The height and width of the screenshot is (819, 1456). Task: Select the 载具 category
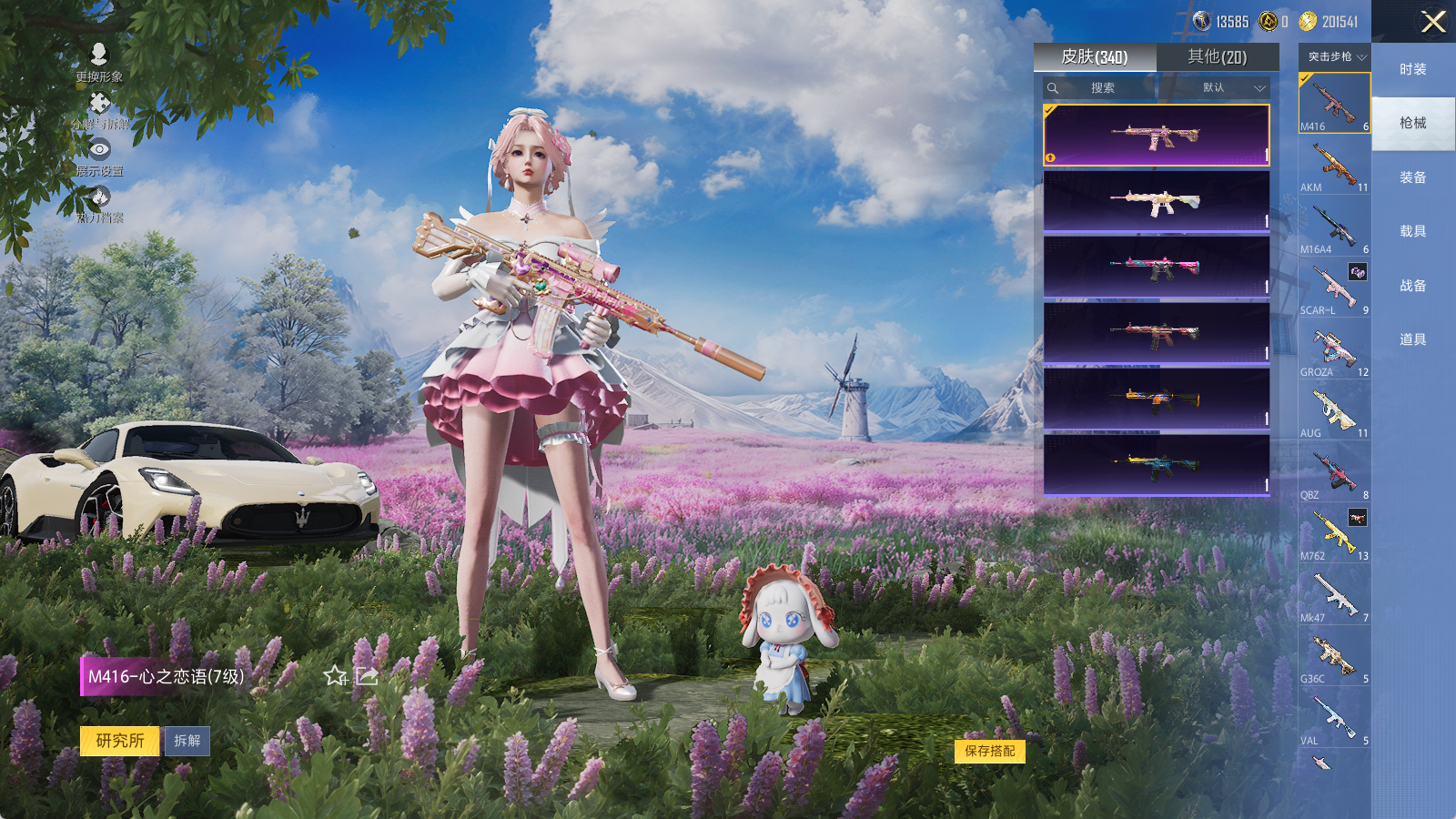[x=1412, y=231]
